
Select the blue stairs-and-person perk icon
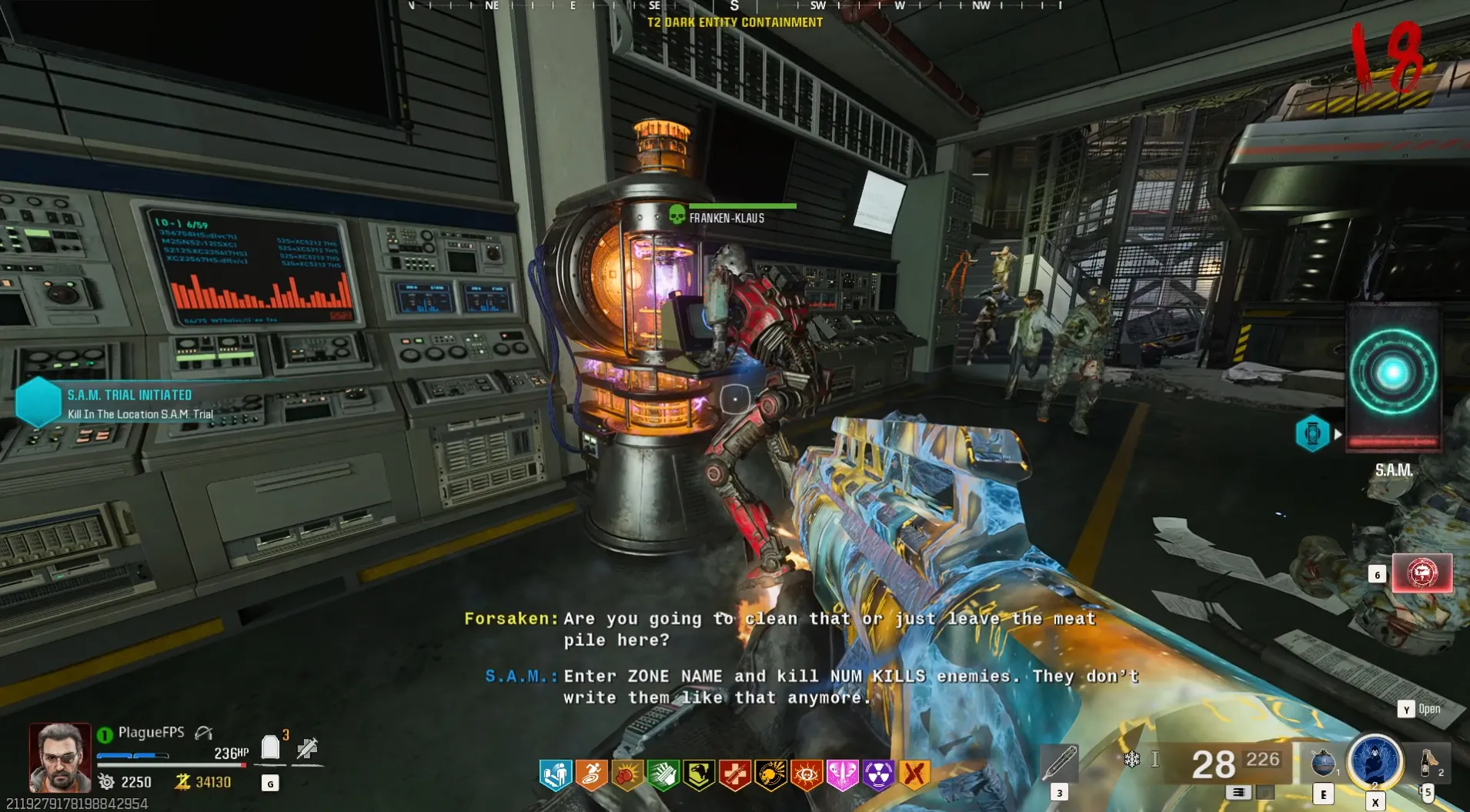(x=555, y=775)
